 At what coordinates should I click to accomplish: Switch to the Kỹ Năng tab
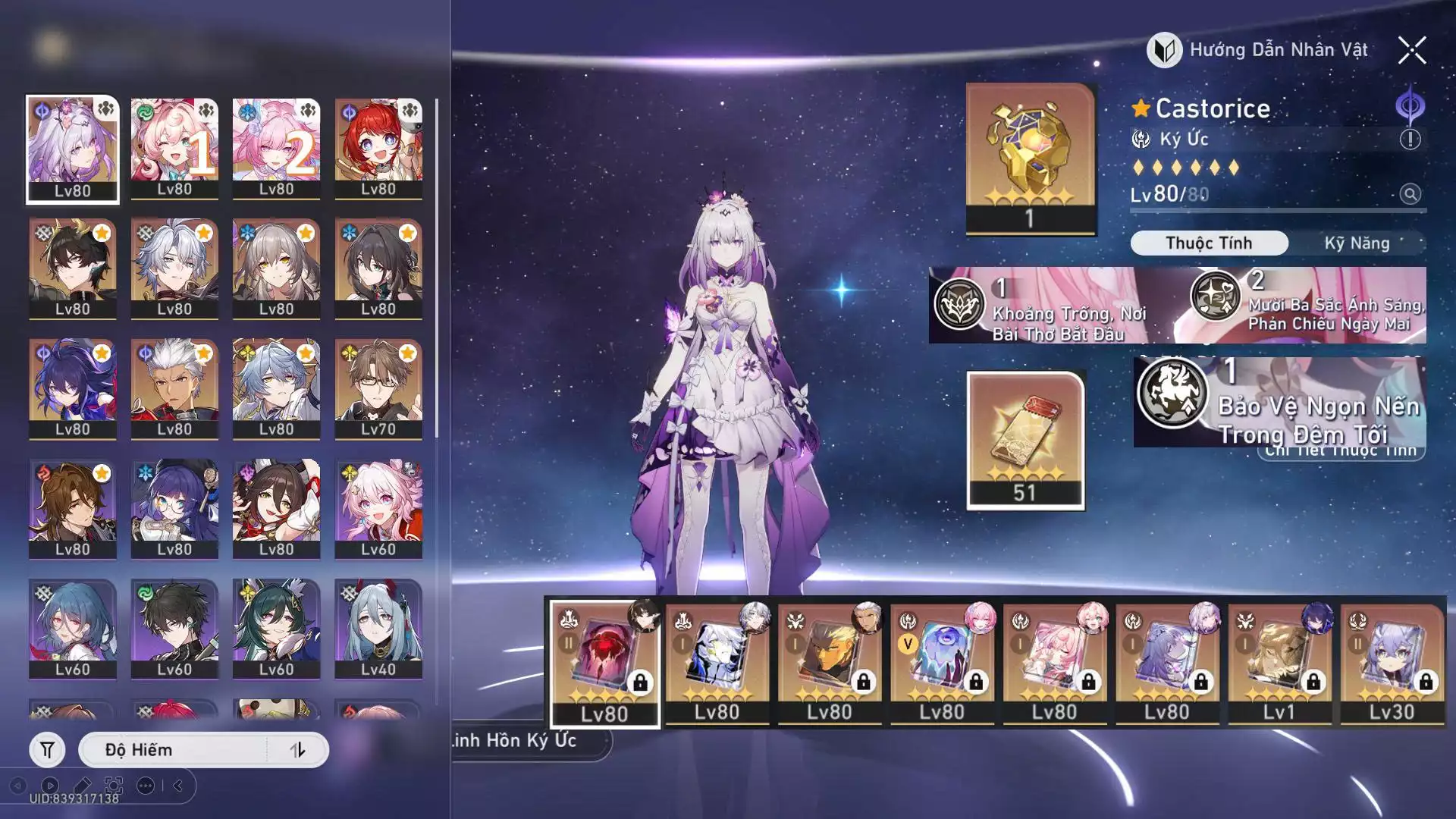pos(1357,243)
